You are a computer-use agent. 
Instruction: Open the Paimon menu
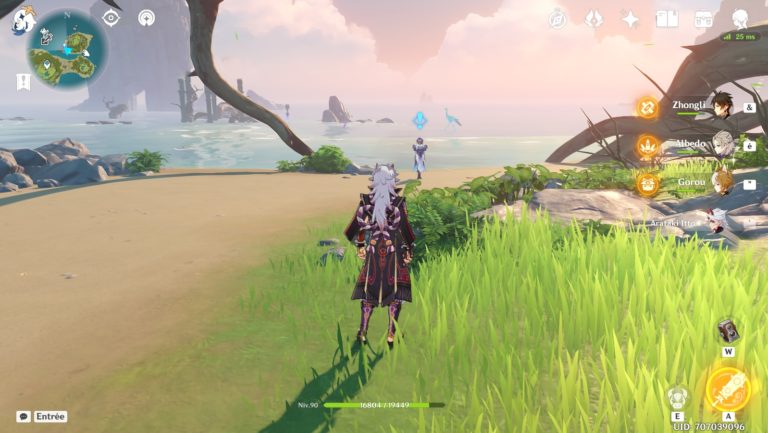[22, 20]
